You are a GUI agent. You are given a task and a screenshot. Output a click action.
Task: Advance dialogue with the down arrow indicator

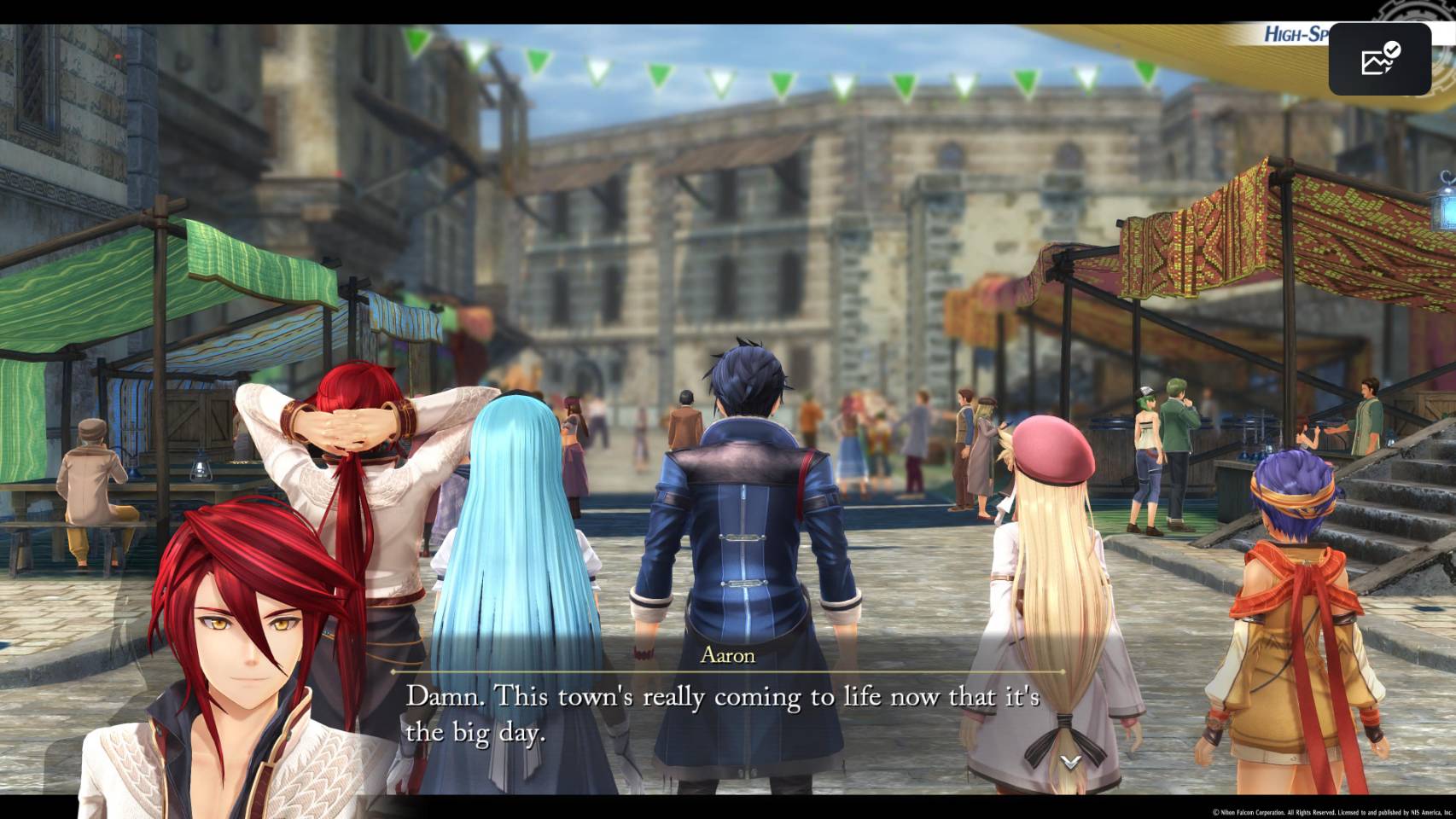(x=1071, y=760)
